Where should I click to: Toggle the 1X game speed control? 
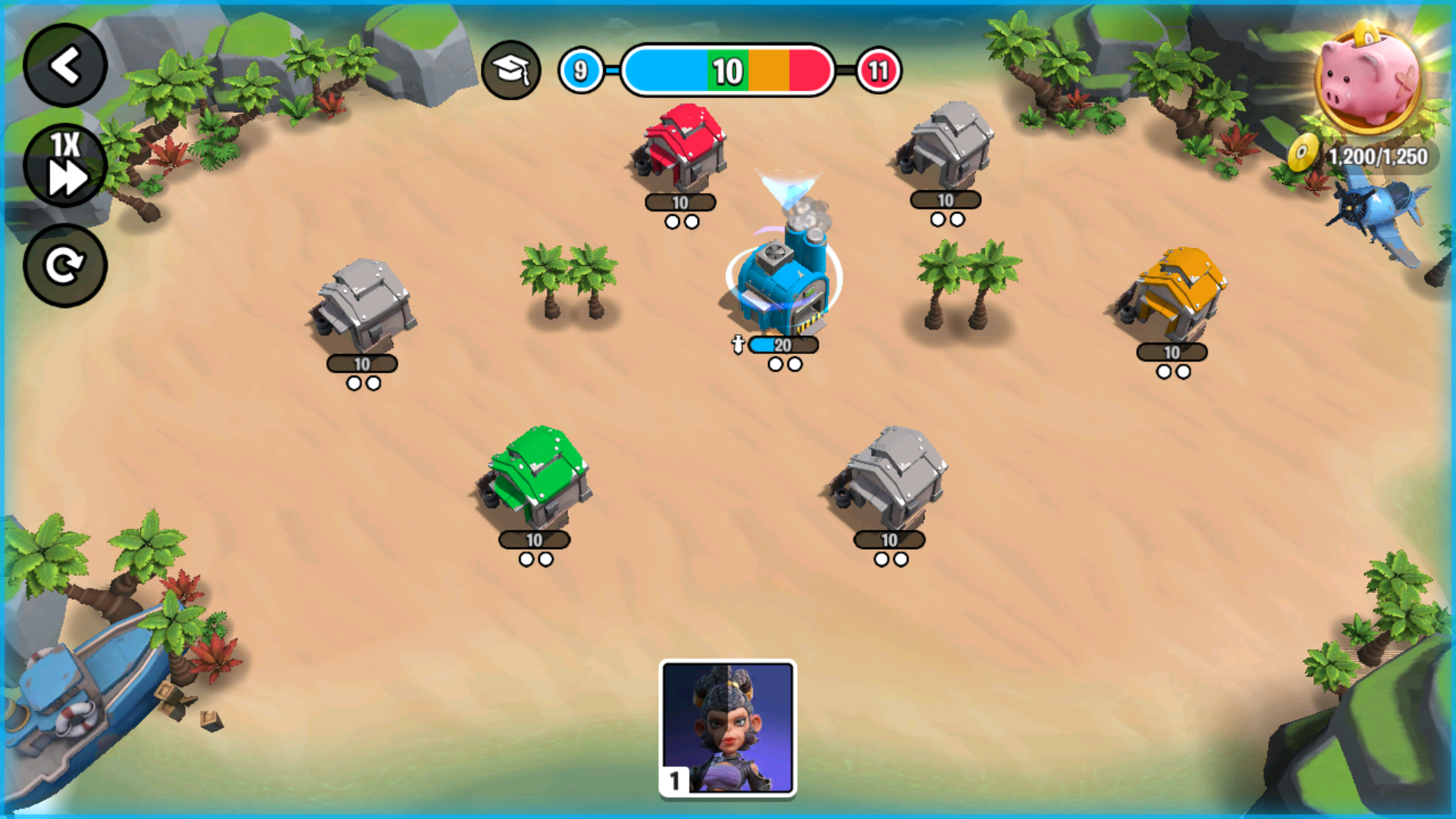[65, 165]
